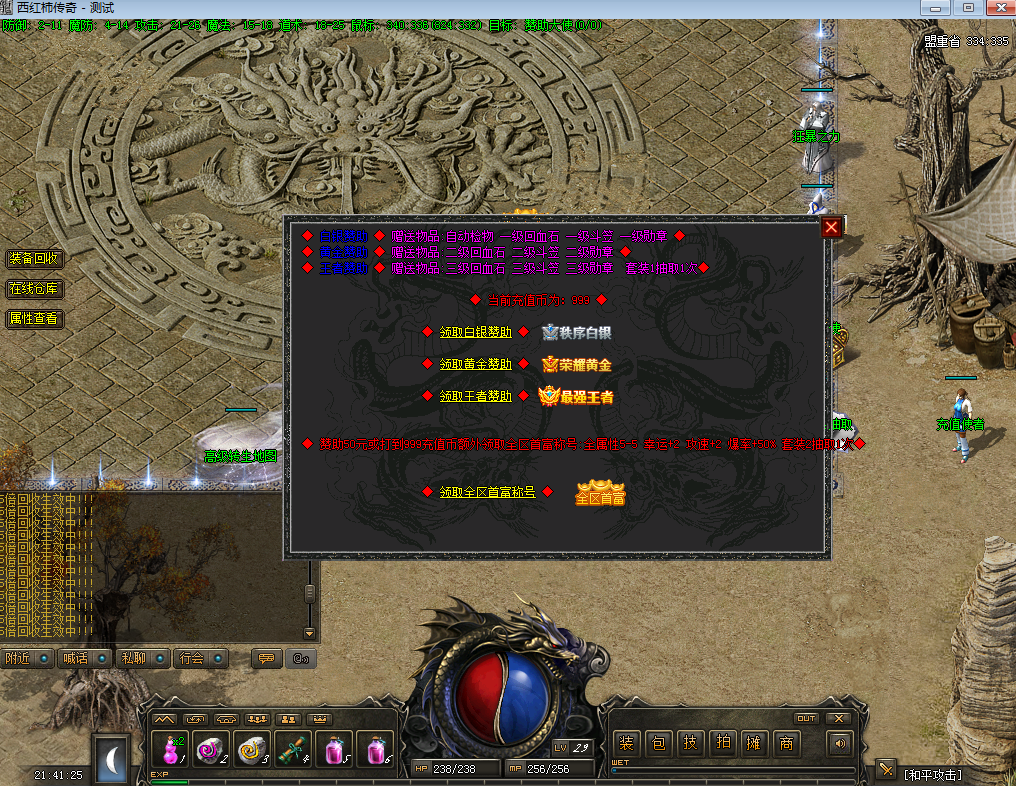This screenshot has width=1016, height=786.
Task: Open the 装 equipment panel button
Action: click(x=627, y=743)
